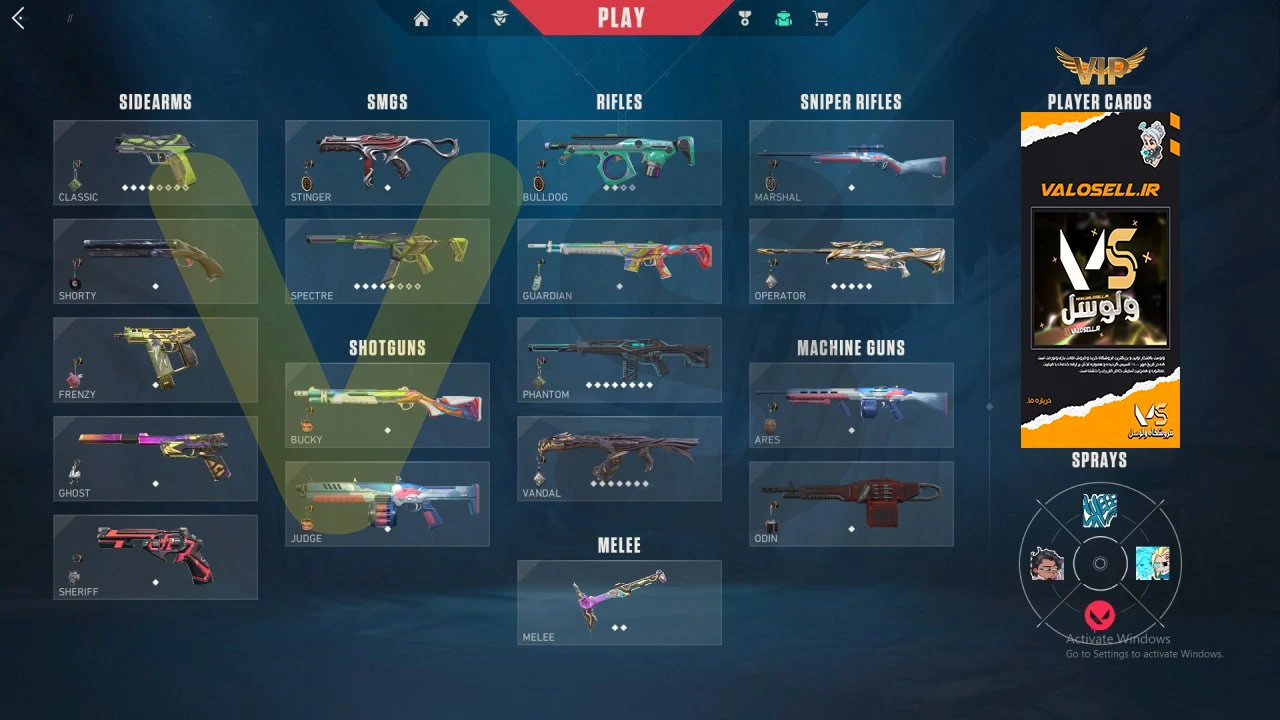Select the Ghost pistol slot
Viewport: 1280px width, 720px height.
(155, 458)
